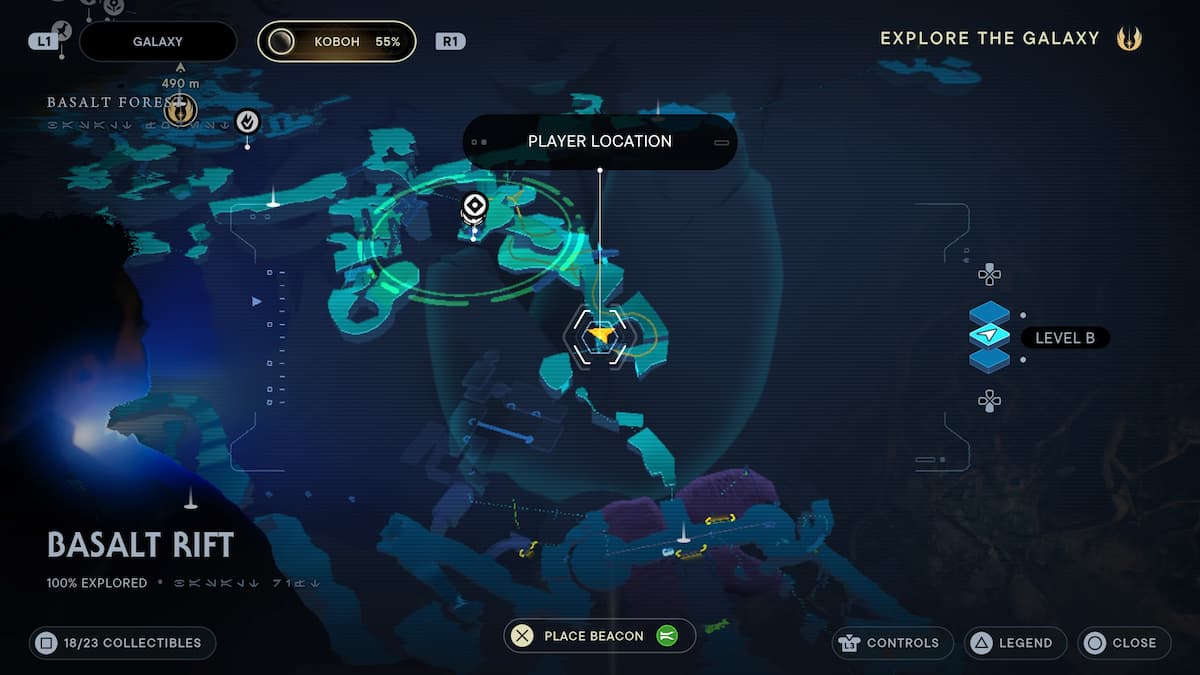Select the Koboh 55% planet tab
Screen dimensions: 1200x675
[x=337, y=42]
